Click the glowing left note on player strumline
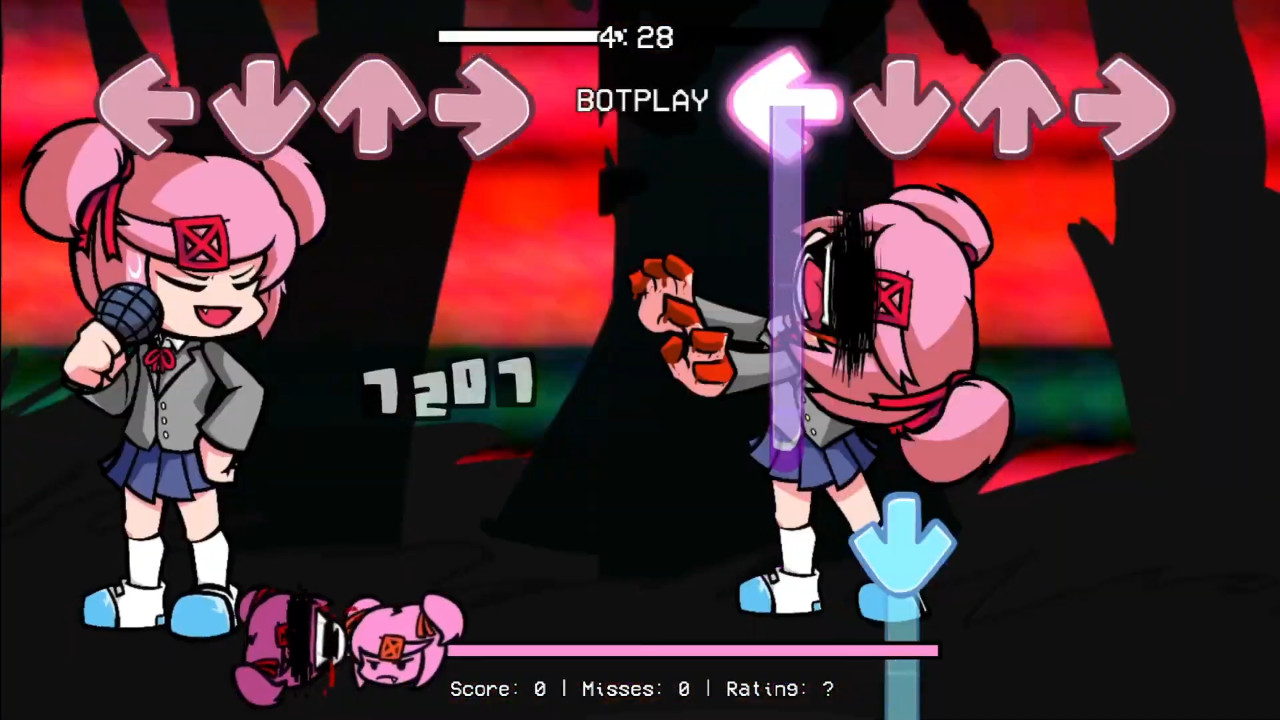This screenshot has width=1280, height=720. (x=785, y=100)
